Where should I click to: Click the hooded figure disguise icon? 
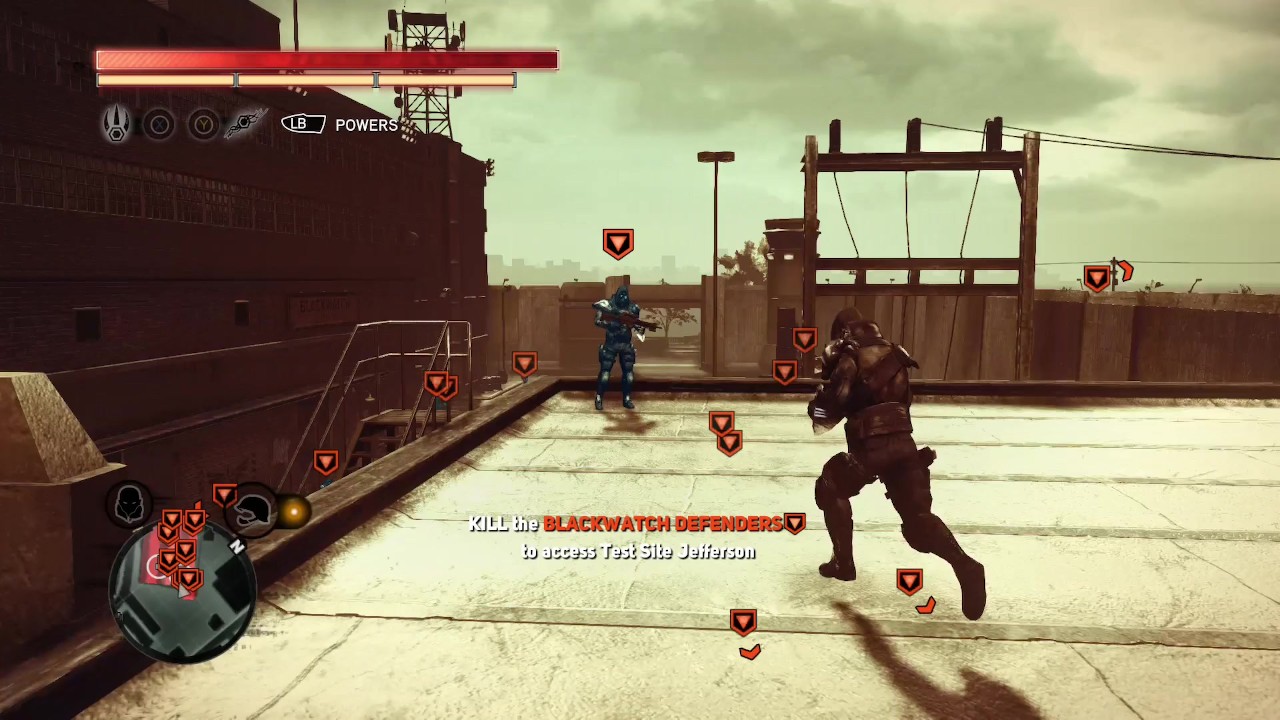[129, 504]
